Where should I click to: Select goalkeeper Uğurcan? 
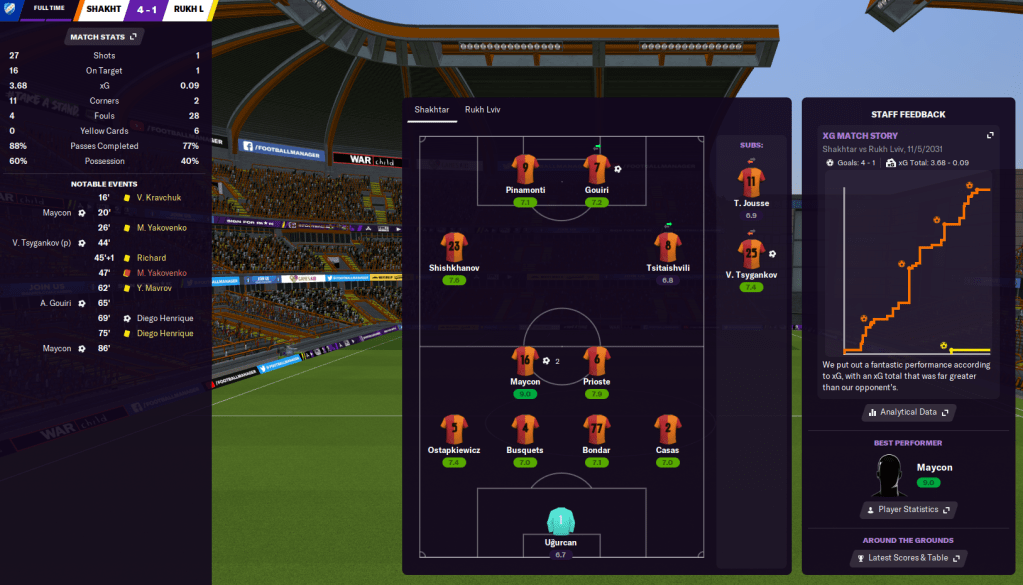(560, 521)
